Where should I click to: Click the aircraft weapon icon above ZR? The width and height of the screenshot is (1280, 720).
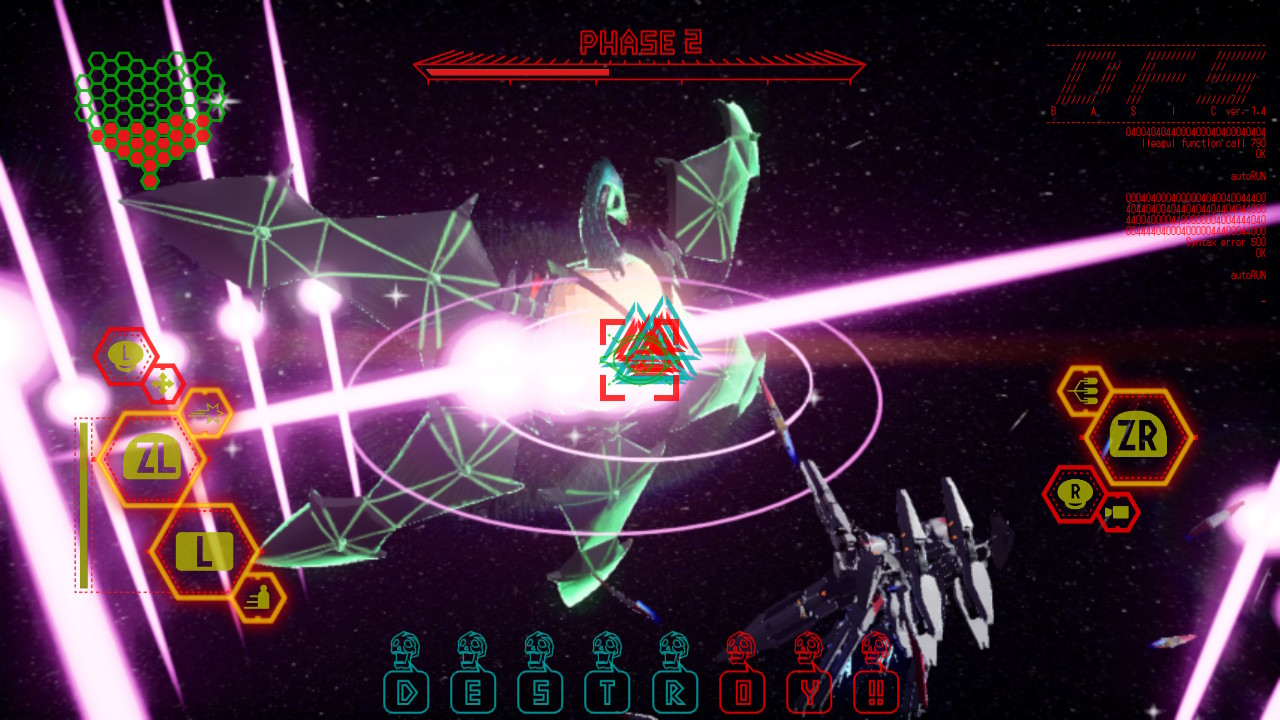pos(1084,391)
